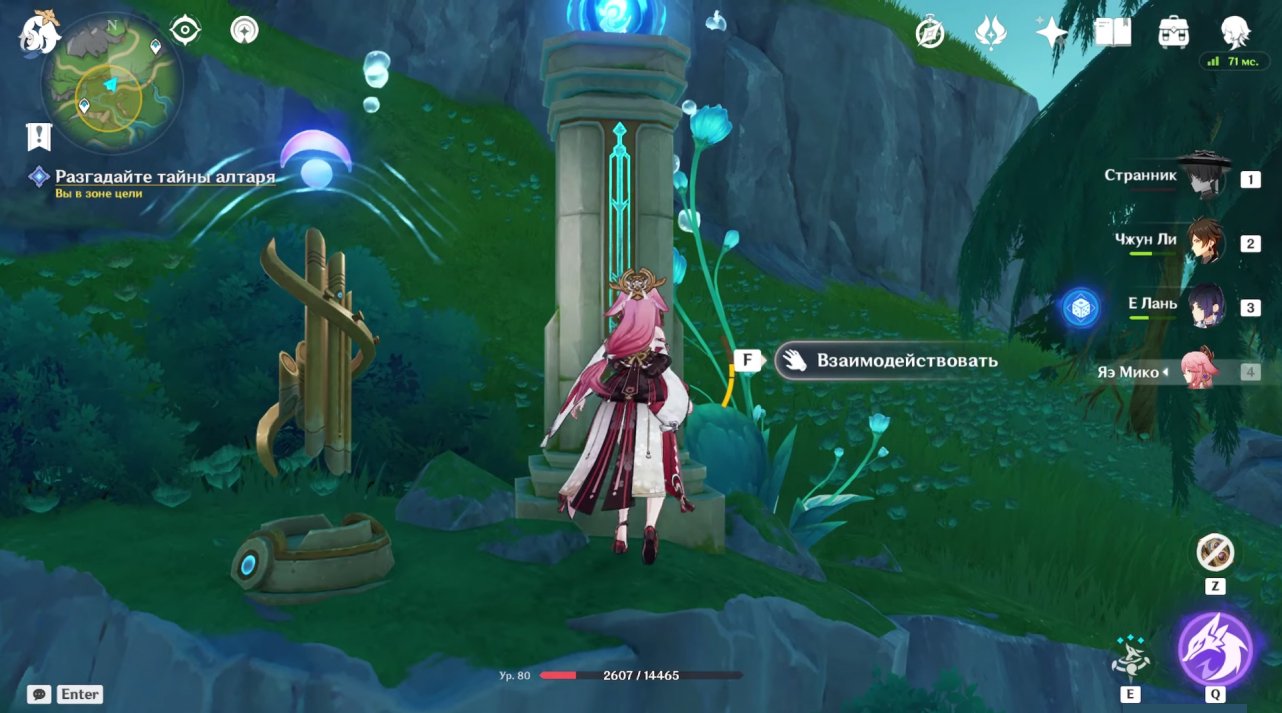Open the quest log banner icon
The width and height of the screenshot is (1282, 713).
39,136
